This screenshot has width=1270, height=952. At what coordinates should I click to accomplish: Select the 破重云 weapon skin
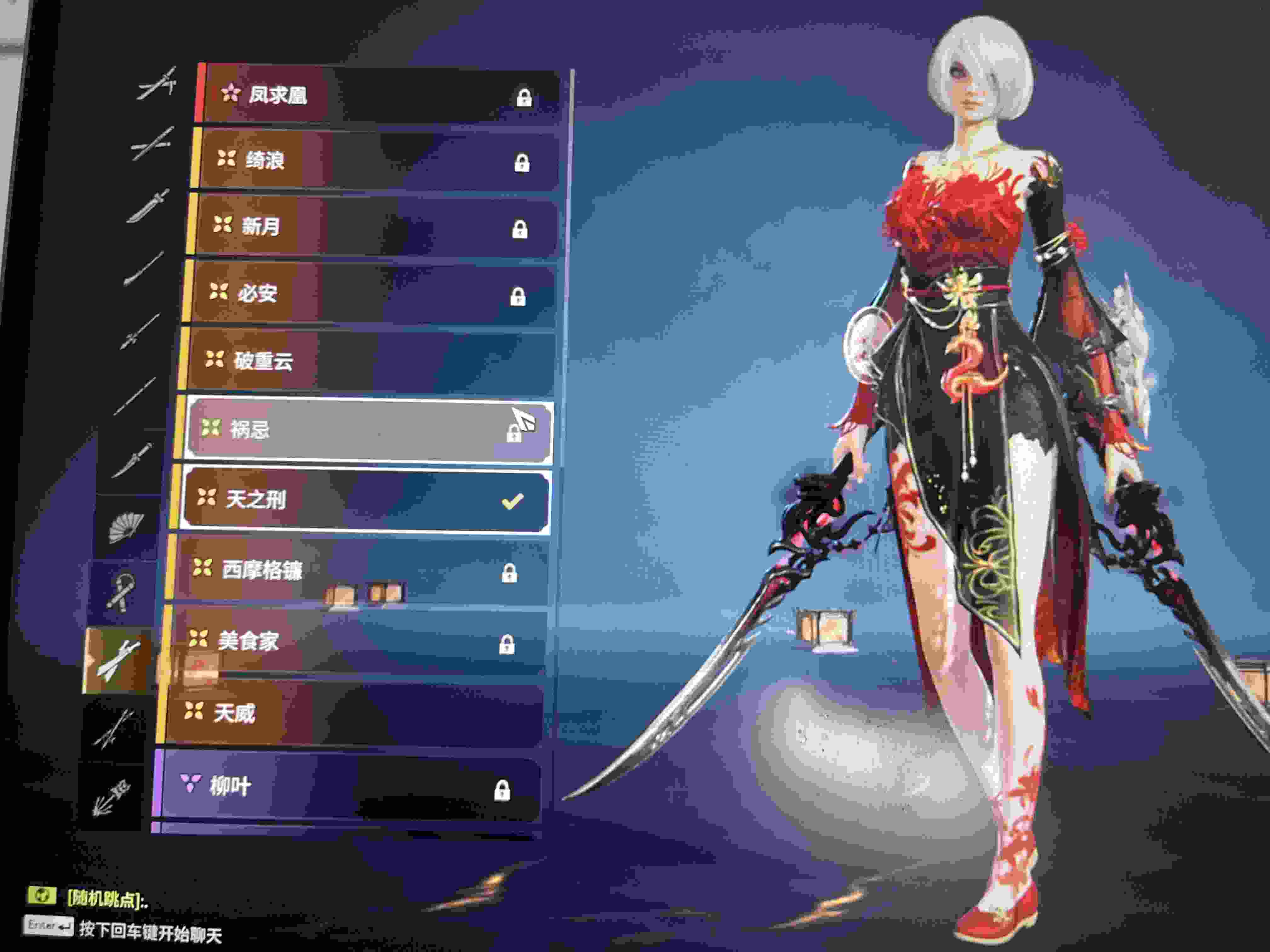point(368,361)
